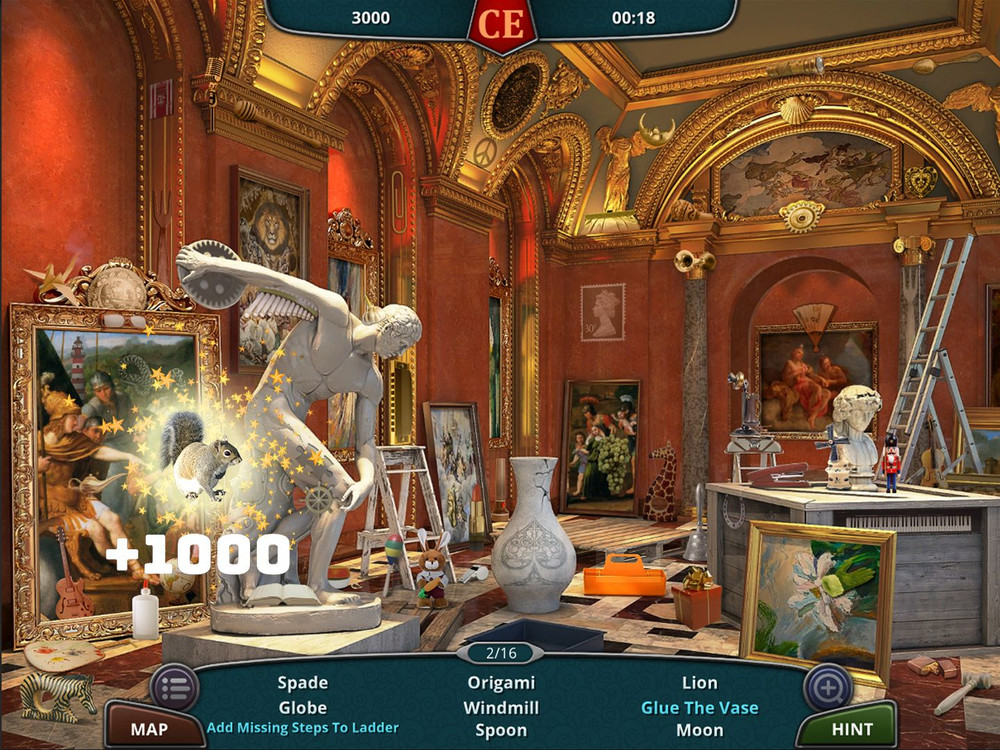
Task: Select "Globe" in the item list
Action: point(302,707)
